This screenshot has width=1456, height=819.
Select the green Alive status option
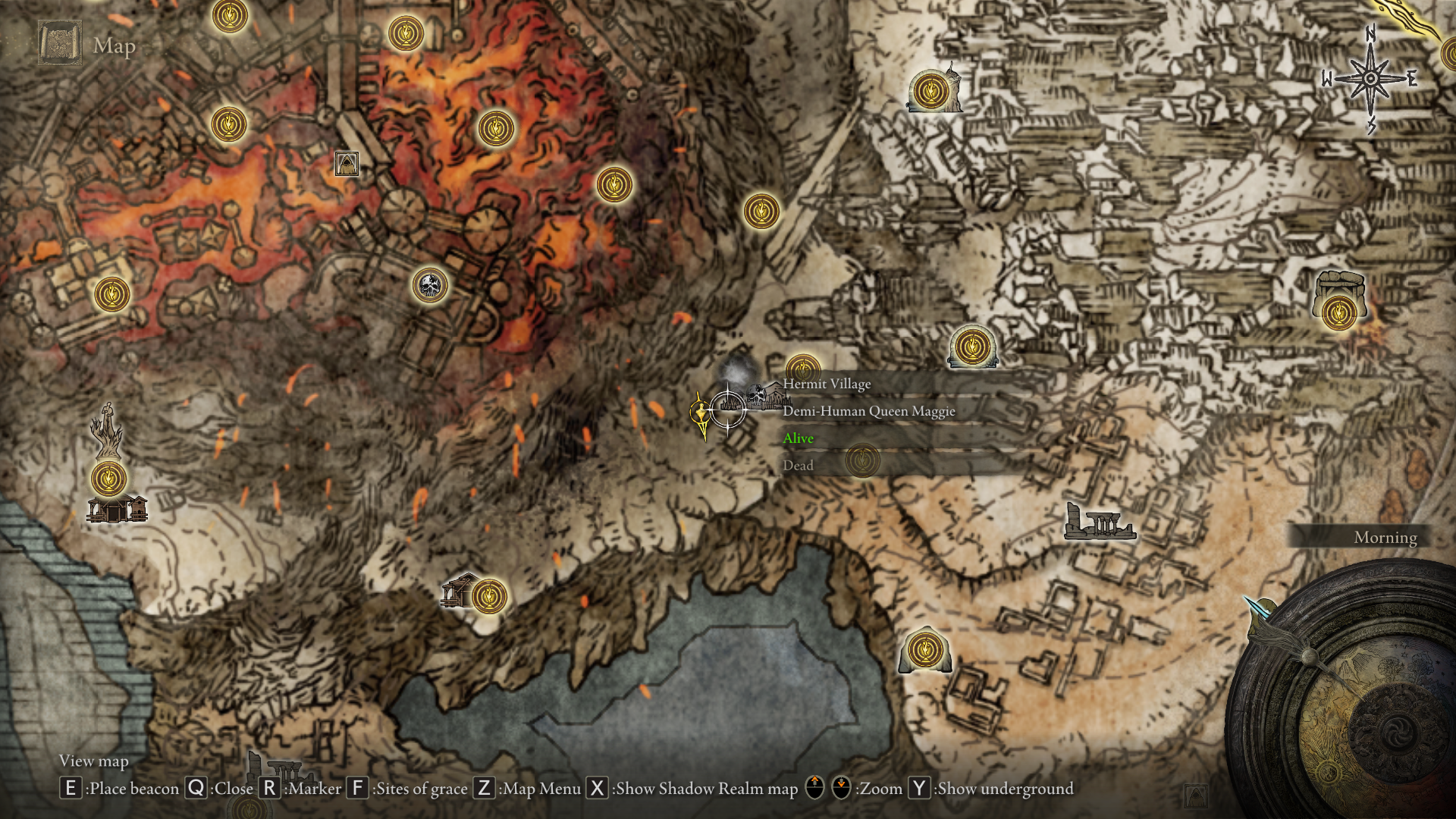(799, 438)
